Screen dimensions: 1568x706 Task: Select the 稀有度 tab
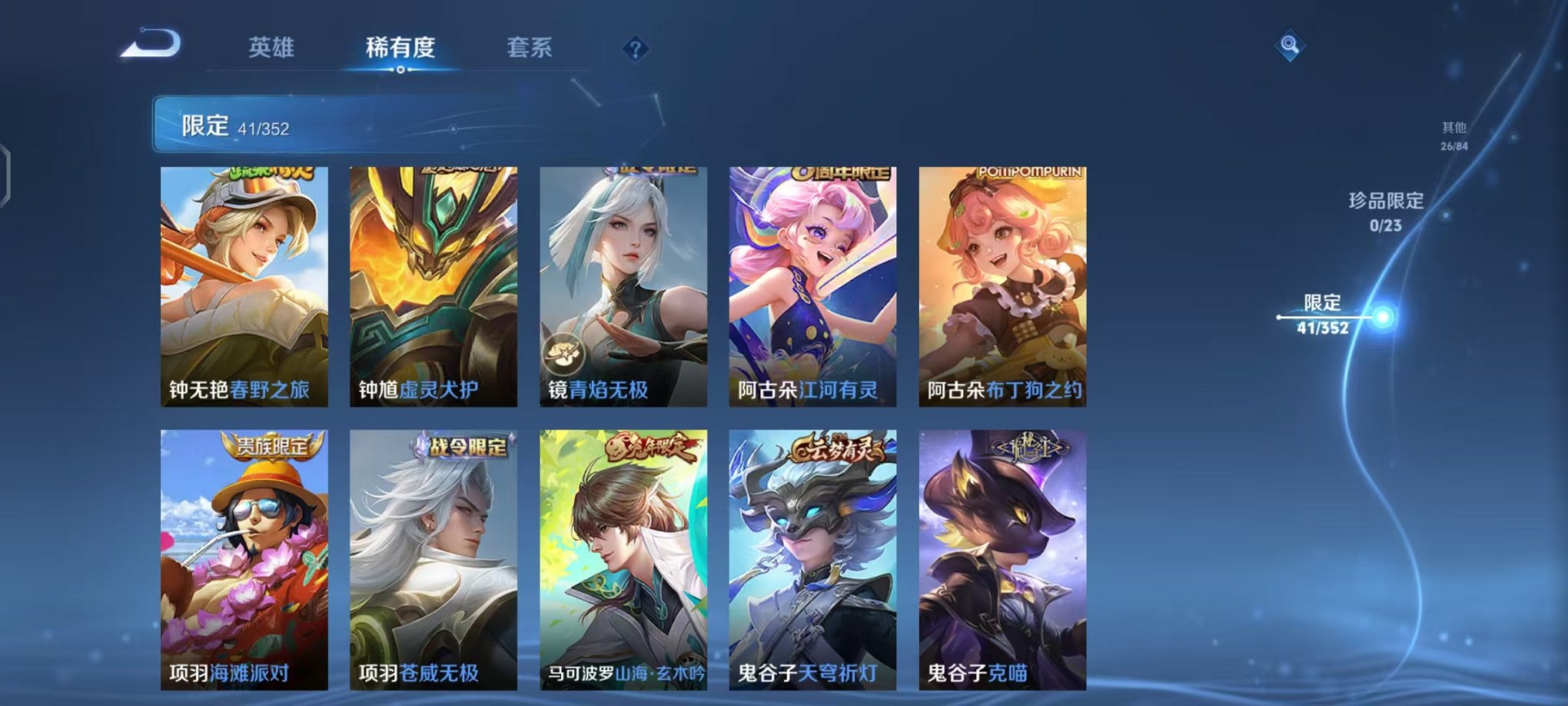tap(399, 48)
